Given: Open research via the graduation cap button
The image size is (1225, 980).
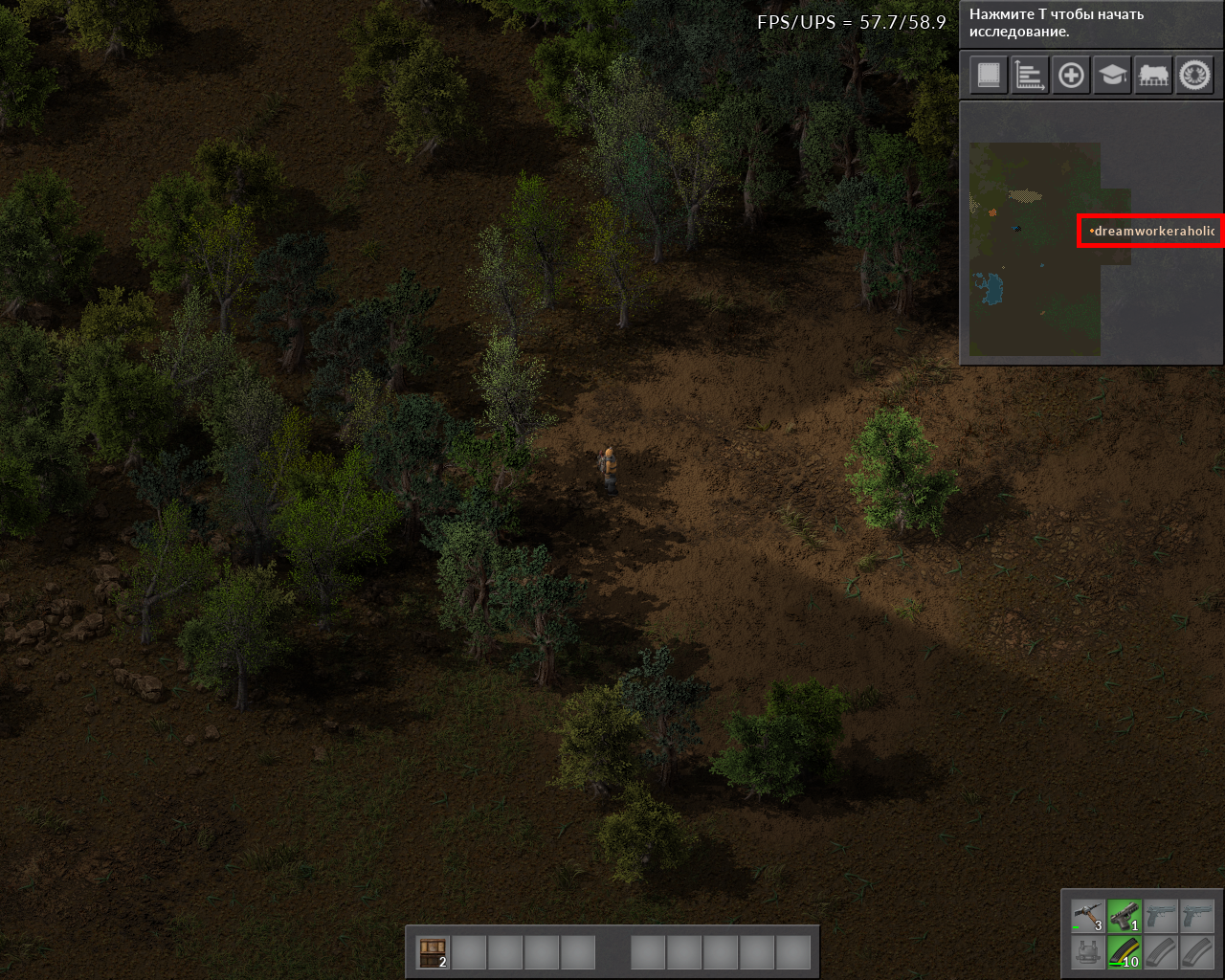Looking at the screenshot, I should click(1112, 75).
